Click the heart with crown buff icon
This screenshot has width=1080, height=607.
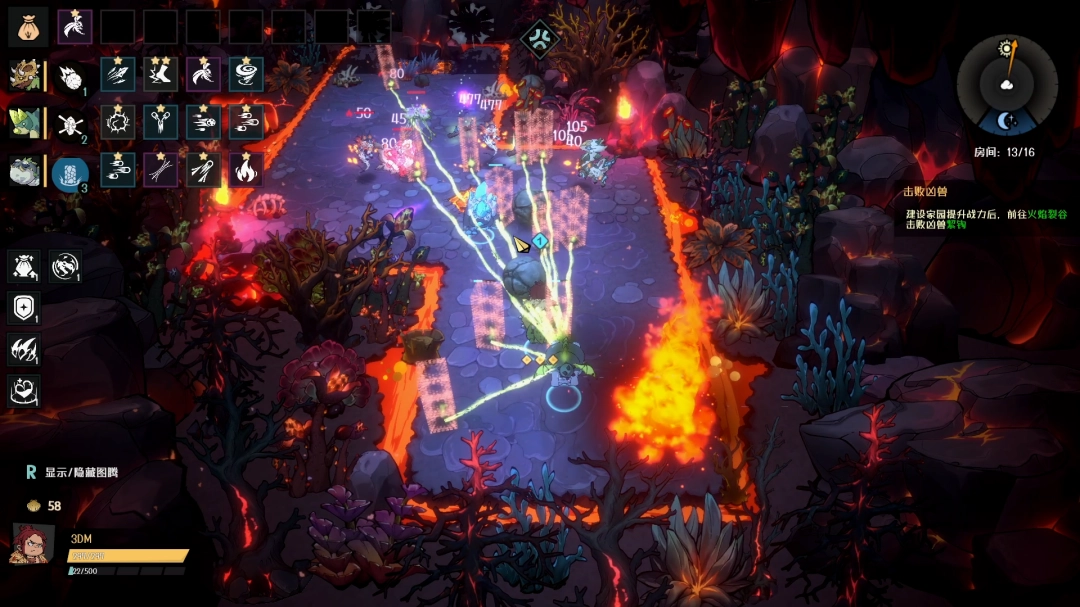coord(25,390)
